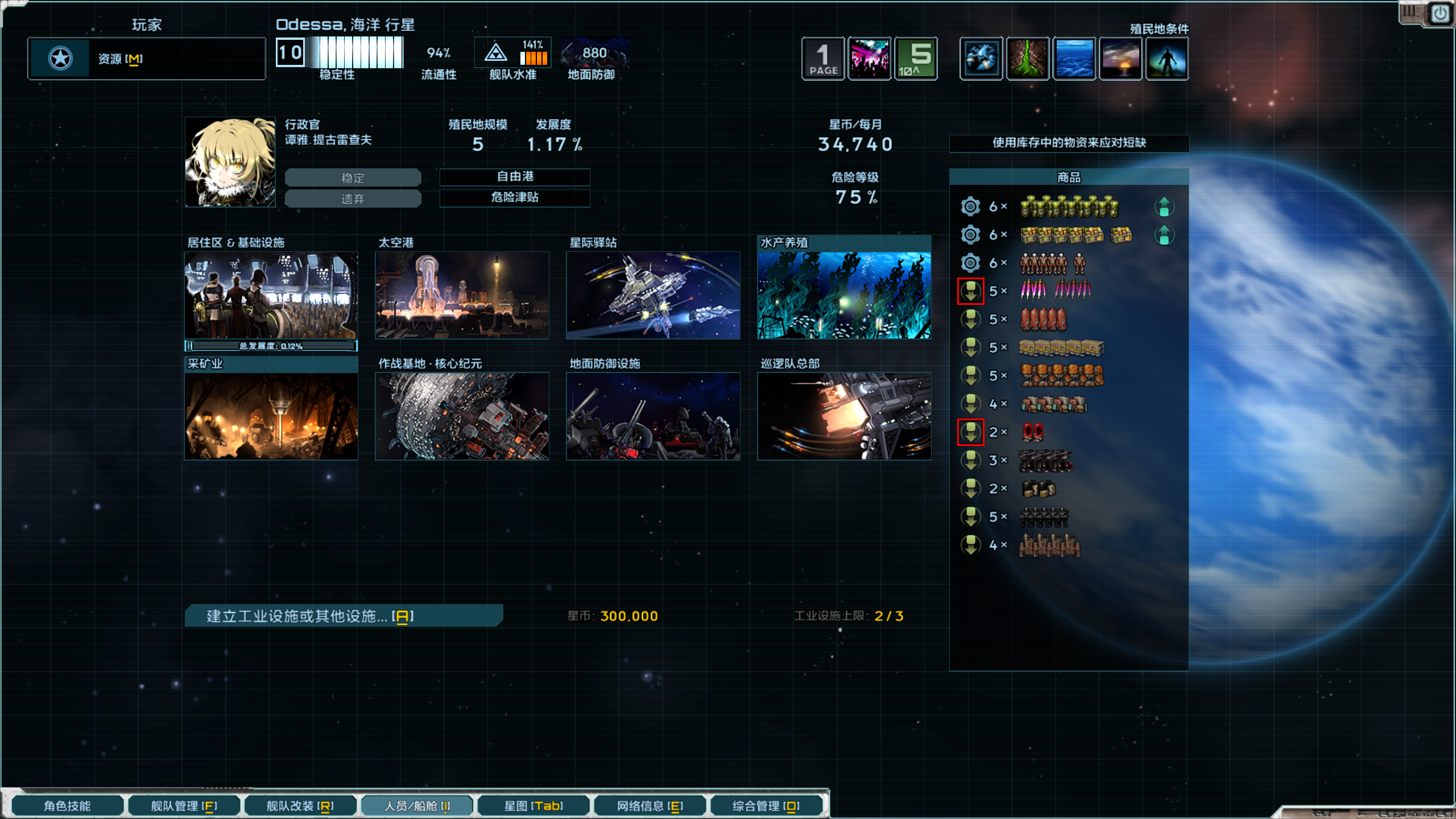
Task: Switch to the 星图 star map tab
Action: tap(533, 806)
